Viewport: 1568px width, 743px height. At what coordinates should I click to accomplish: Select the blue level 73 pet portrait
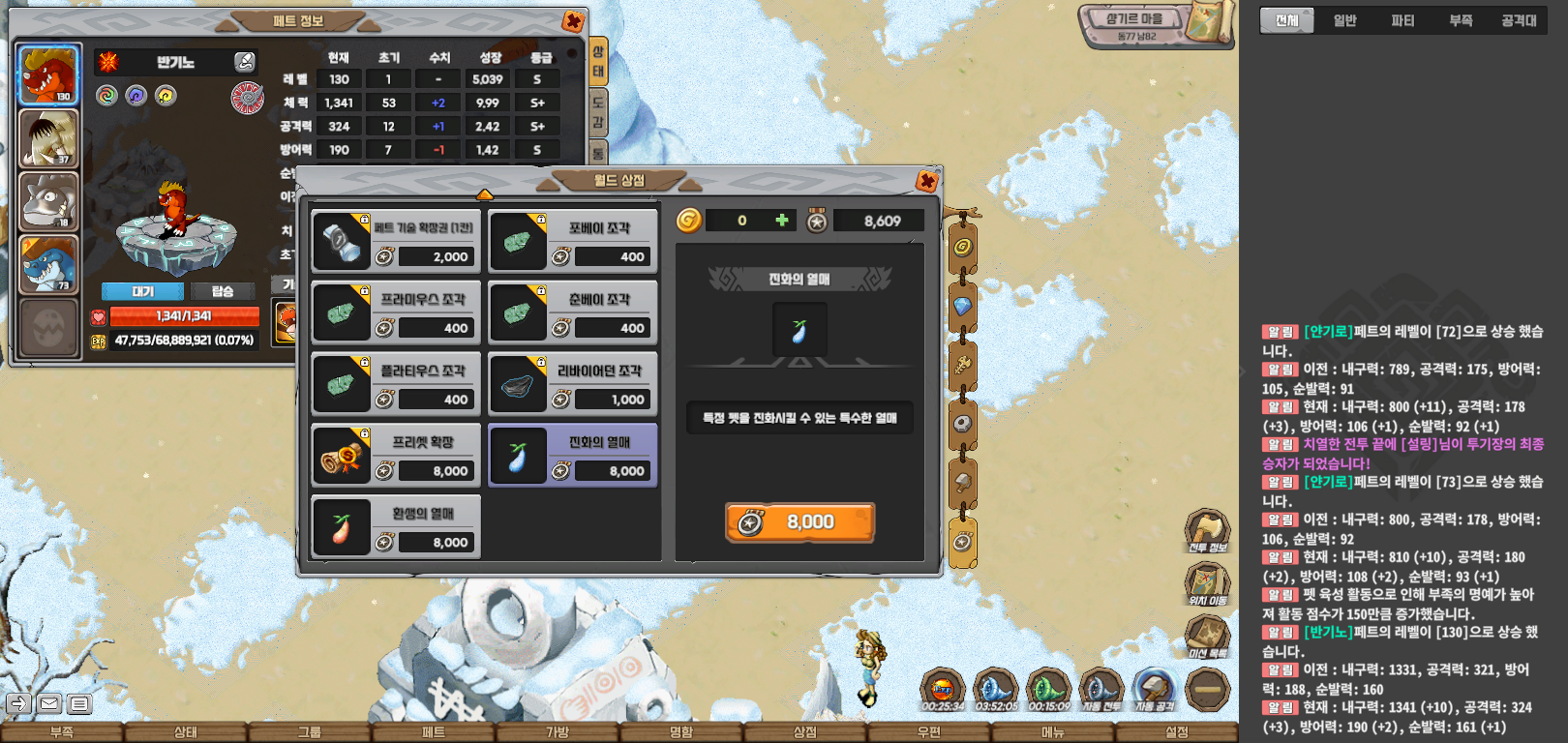pyautogui.click(x=48, y=263)
